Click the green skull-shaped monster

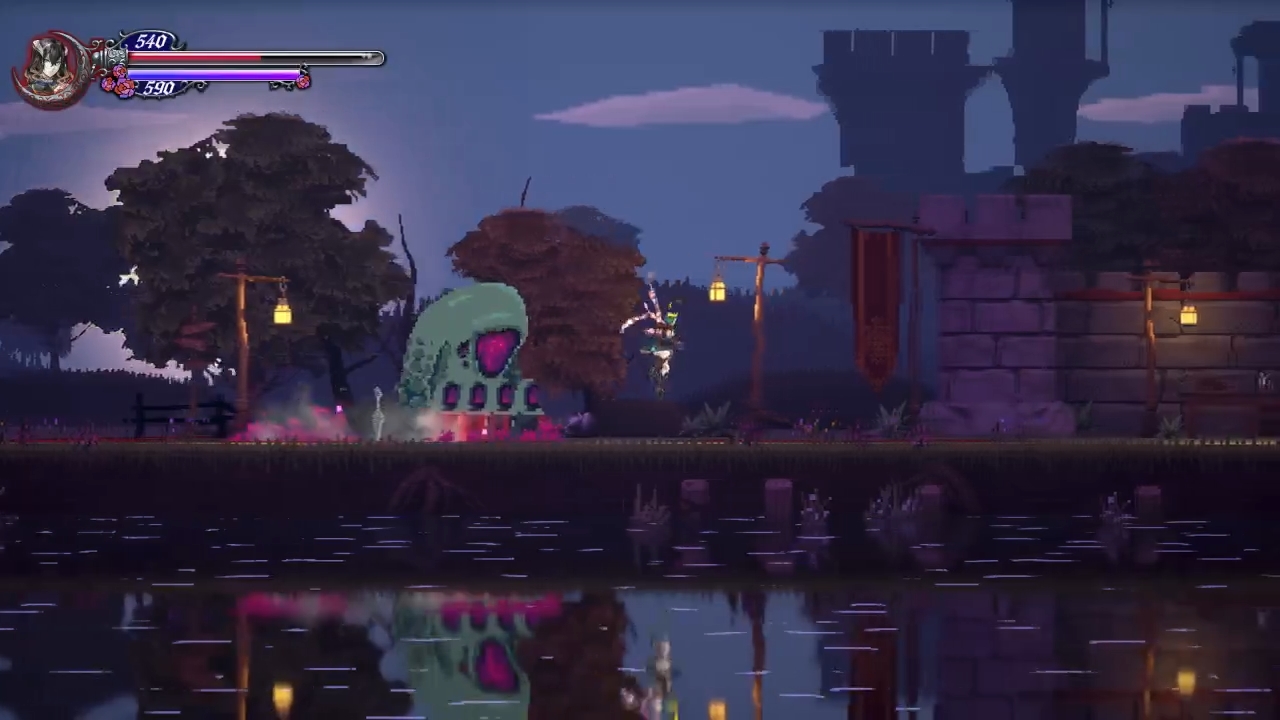[470, 360]
